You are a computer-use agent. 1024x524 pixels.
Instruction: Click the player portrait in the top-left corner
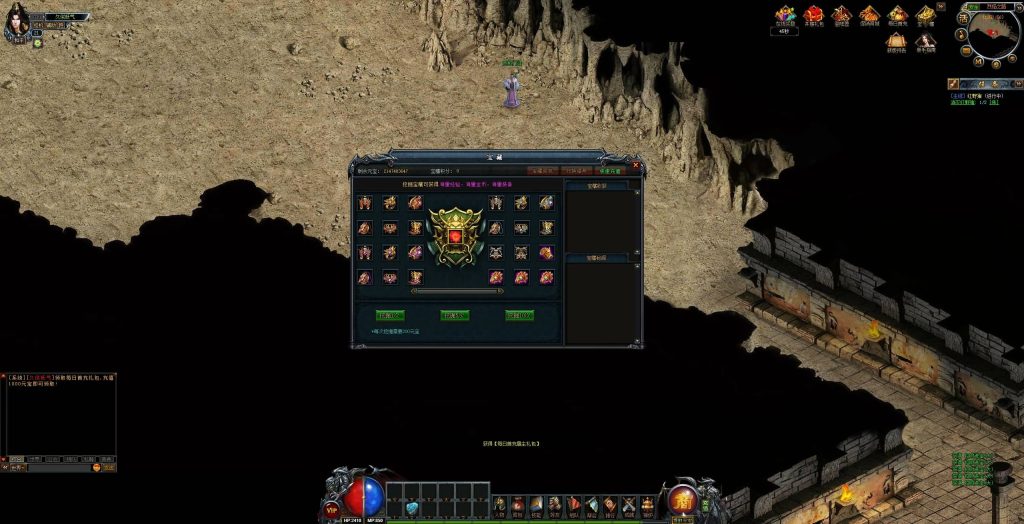coord(16,24)
